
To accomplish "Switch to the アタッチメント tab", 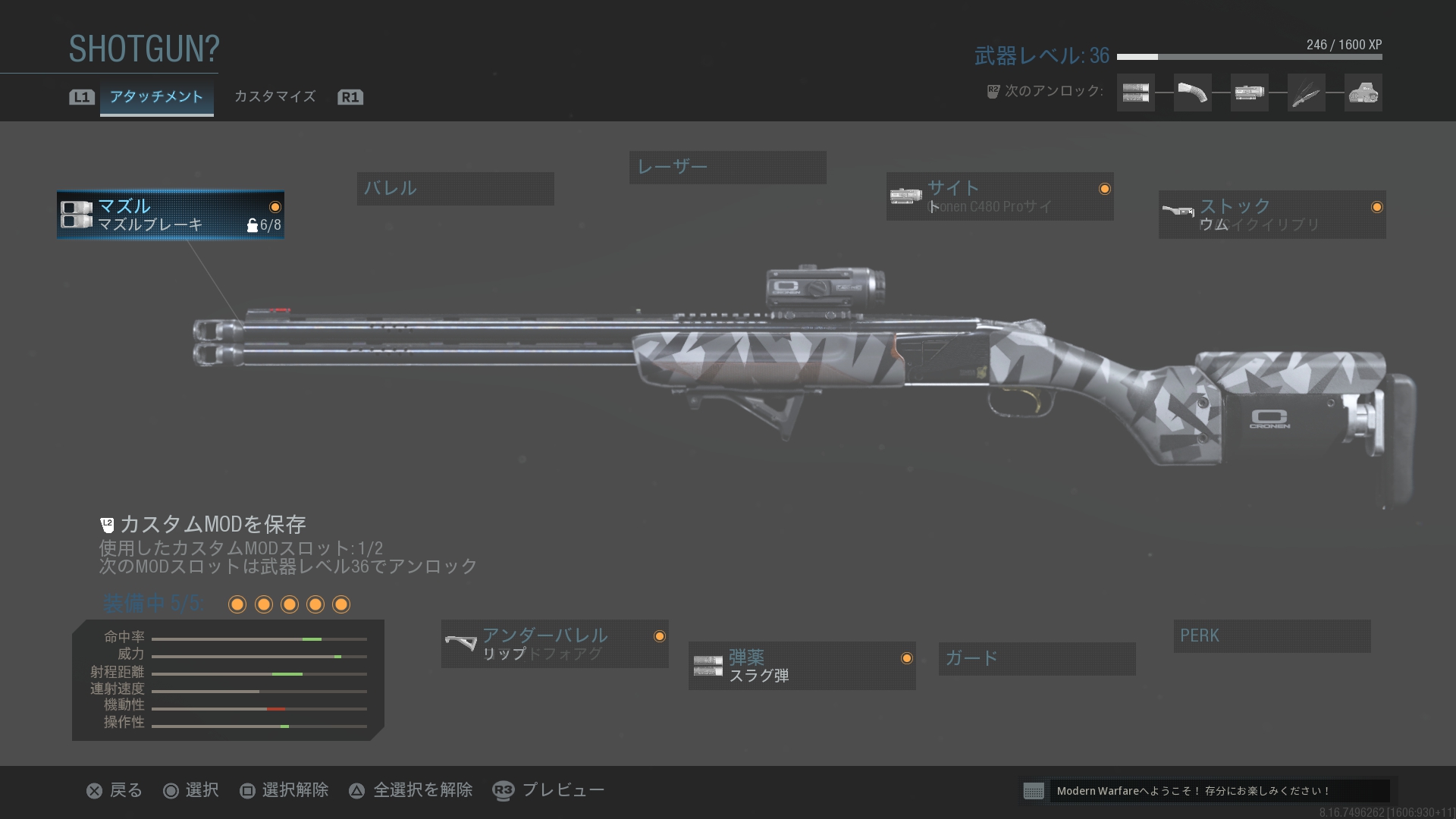I will (156, 97).
